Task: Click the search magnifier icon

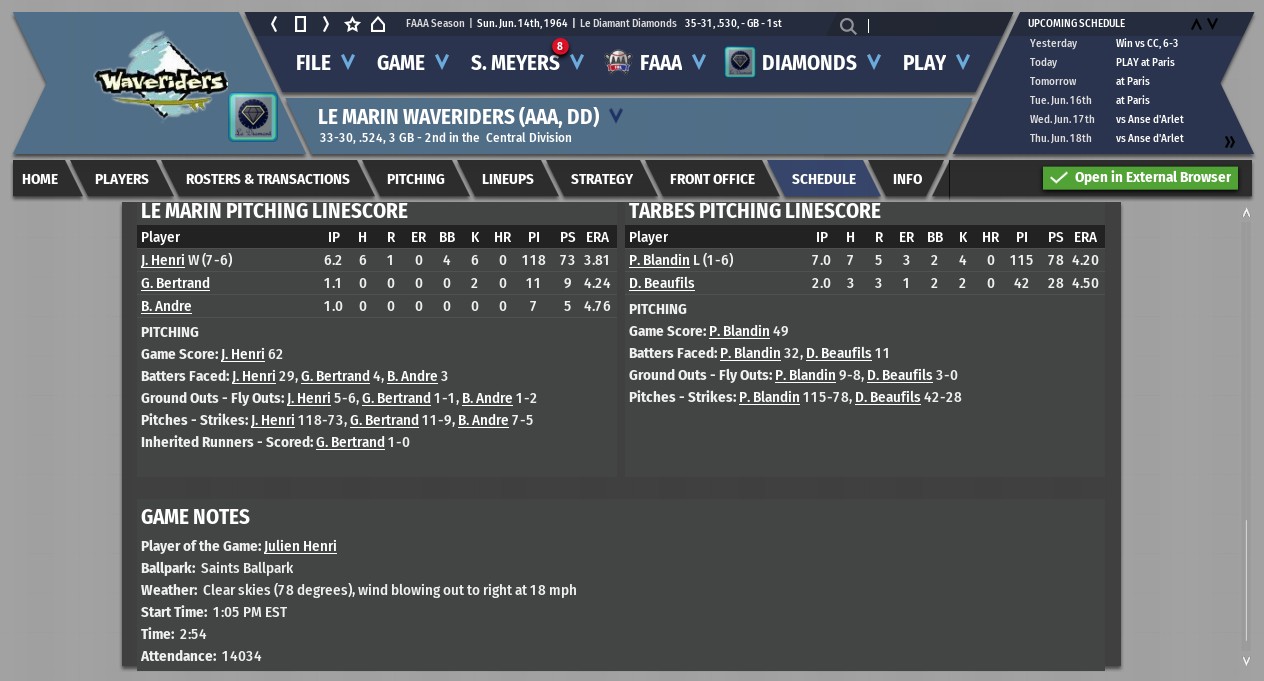Action: click(848, 26)
